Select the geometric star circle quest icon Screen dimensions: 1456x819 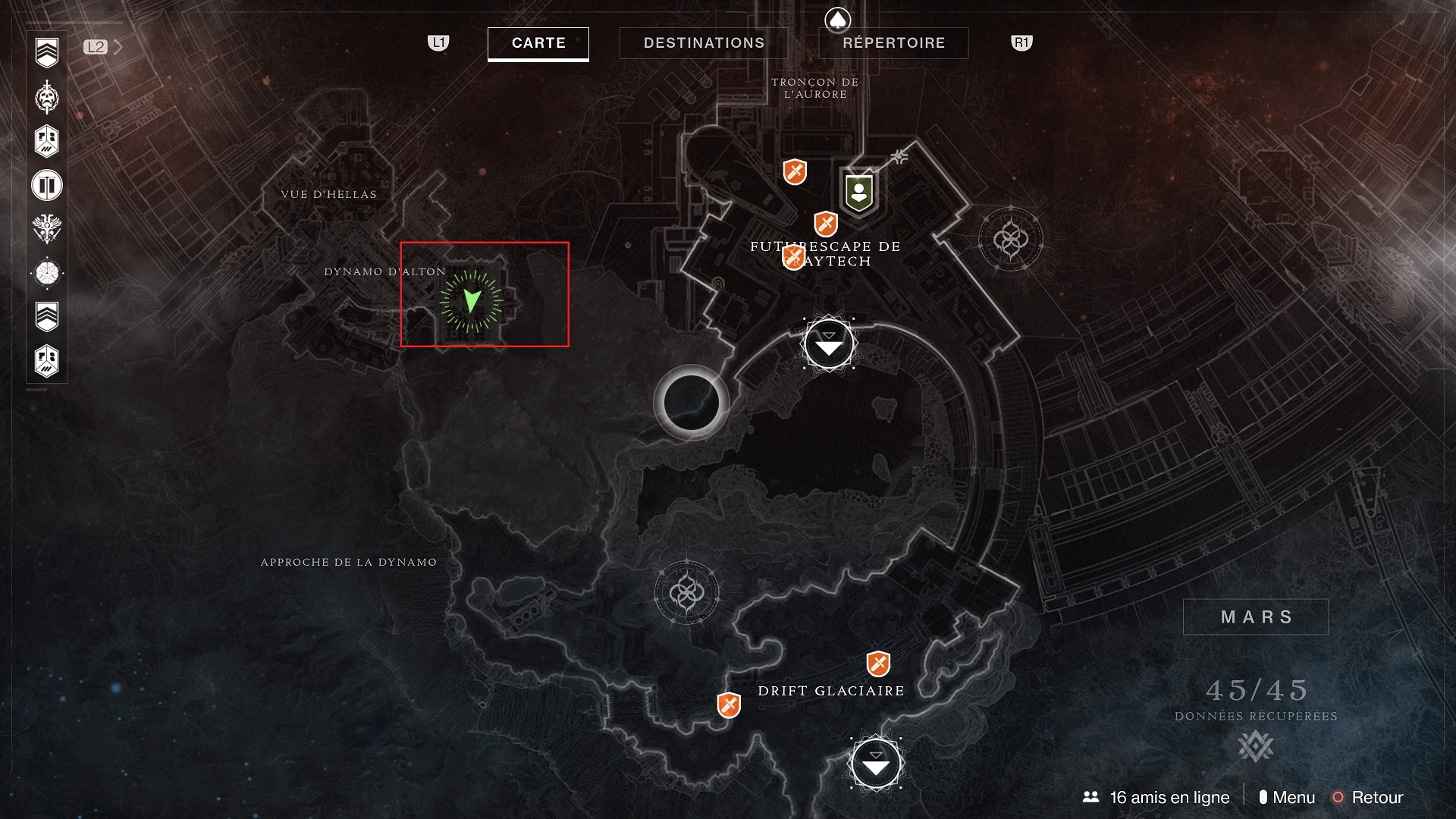click(47, 273)
